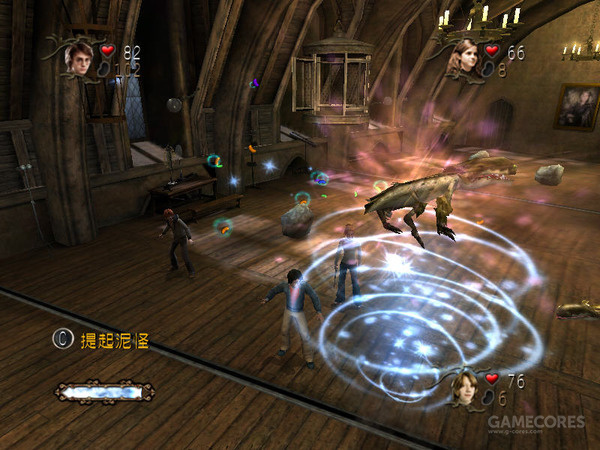Select Hermione's character portrait
This screenshot has width=600, height=450.
tap(462, 58)
